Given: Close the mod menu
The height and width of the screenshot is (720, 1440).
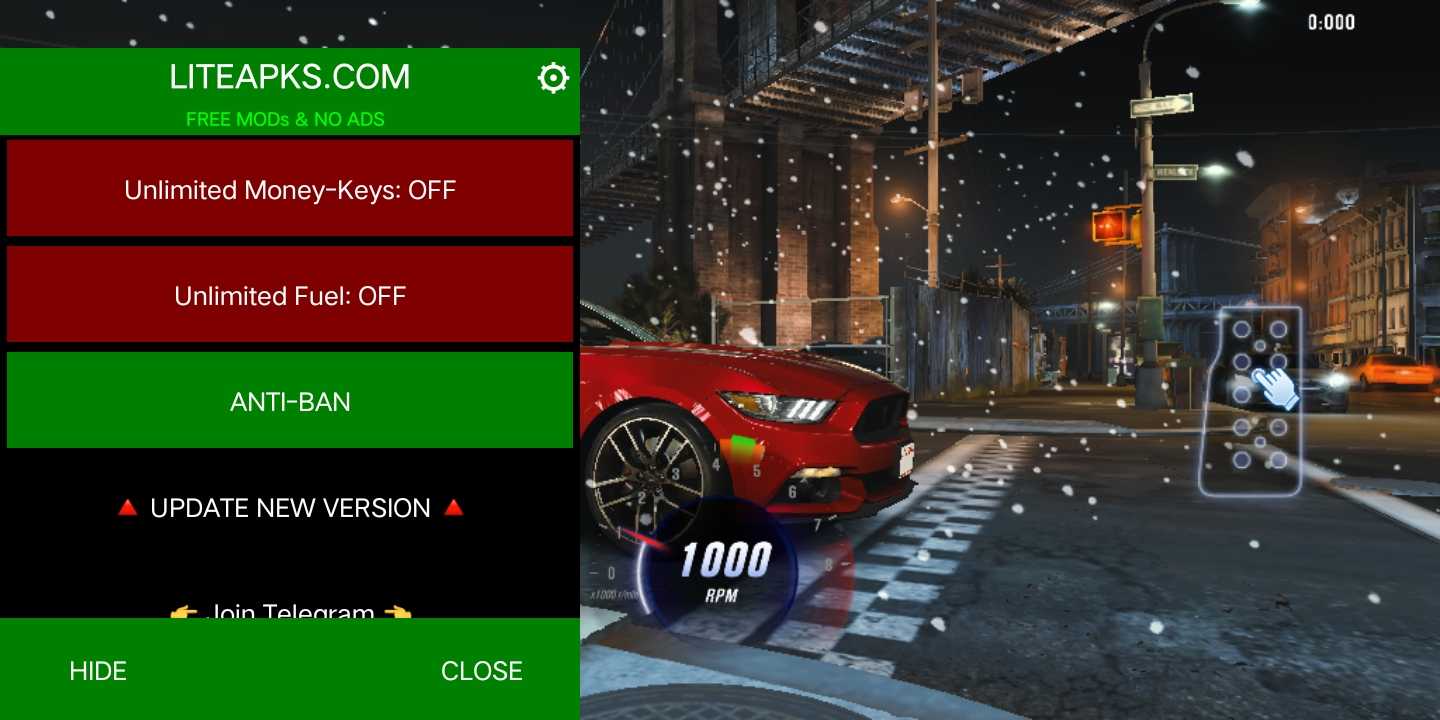Looking at the screenshot, I should tap(481, 670).
